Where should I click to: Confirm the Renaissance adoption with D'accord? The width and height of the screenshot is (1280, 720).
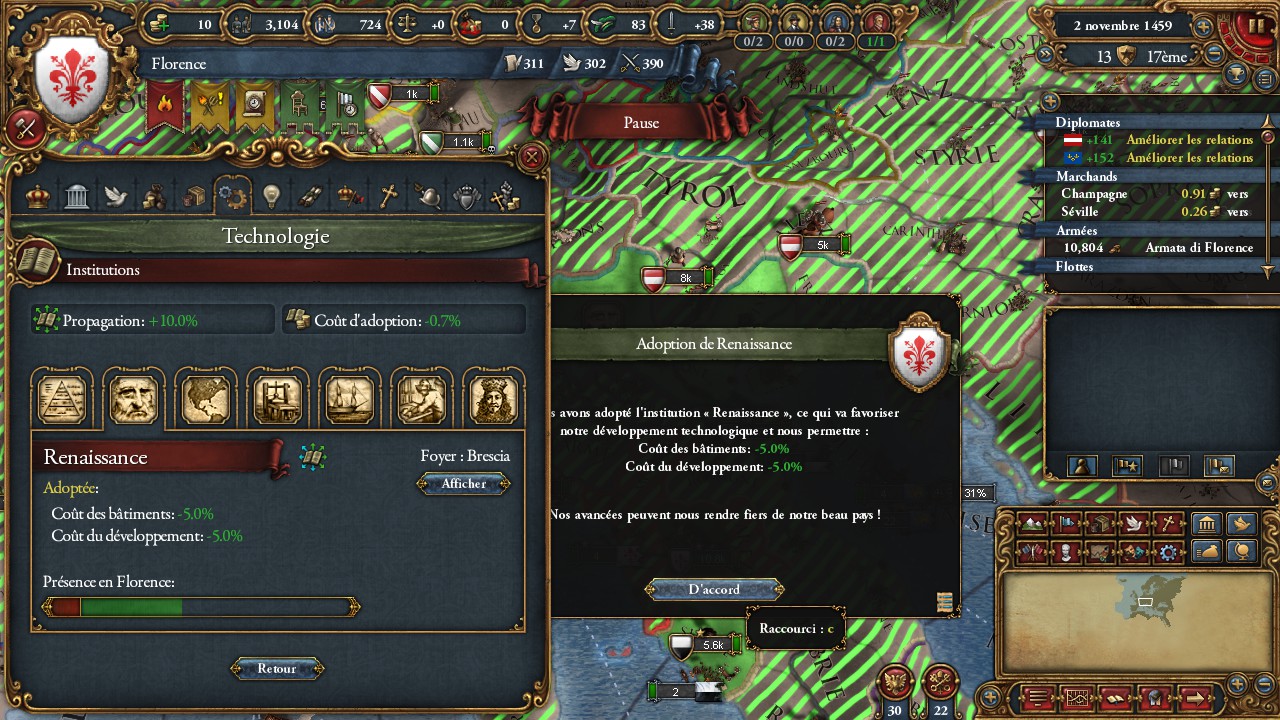coord(714,589)
